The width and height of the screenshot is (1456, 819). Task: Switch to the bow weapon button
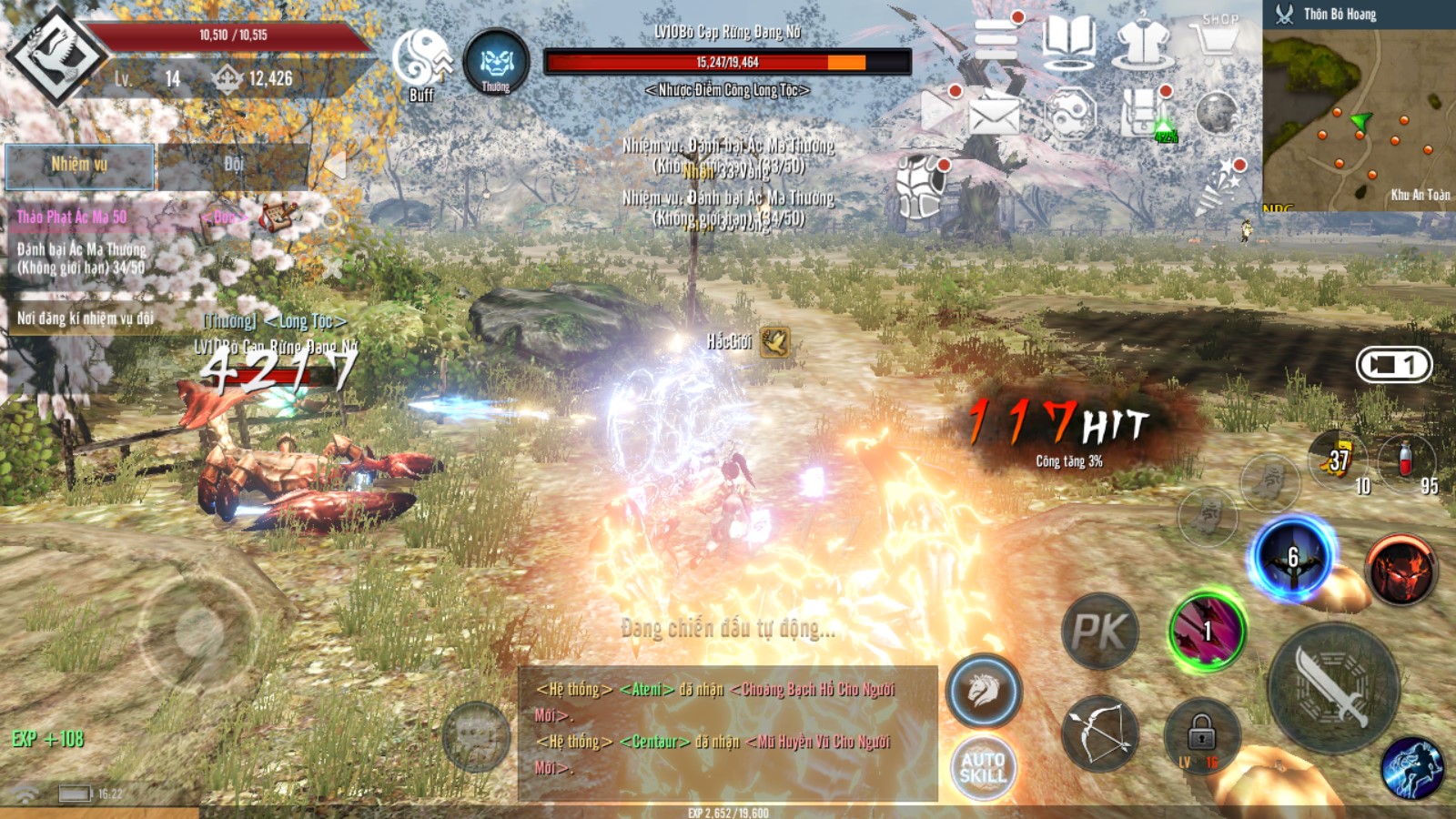1099,733
